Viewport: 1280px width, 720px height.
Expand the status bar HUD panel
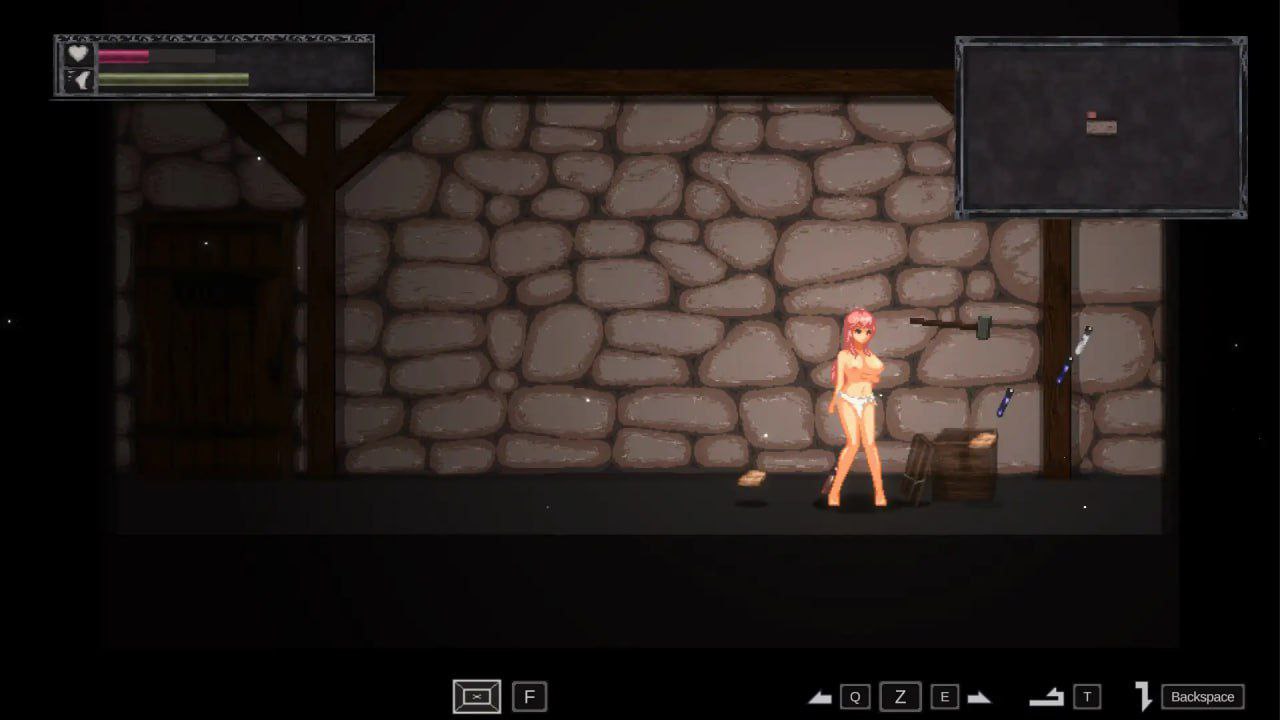212,65
